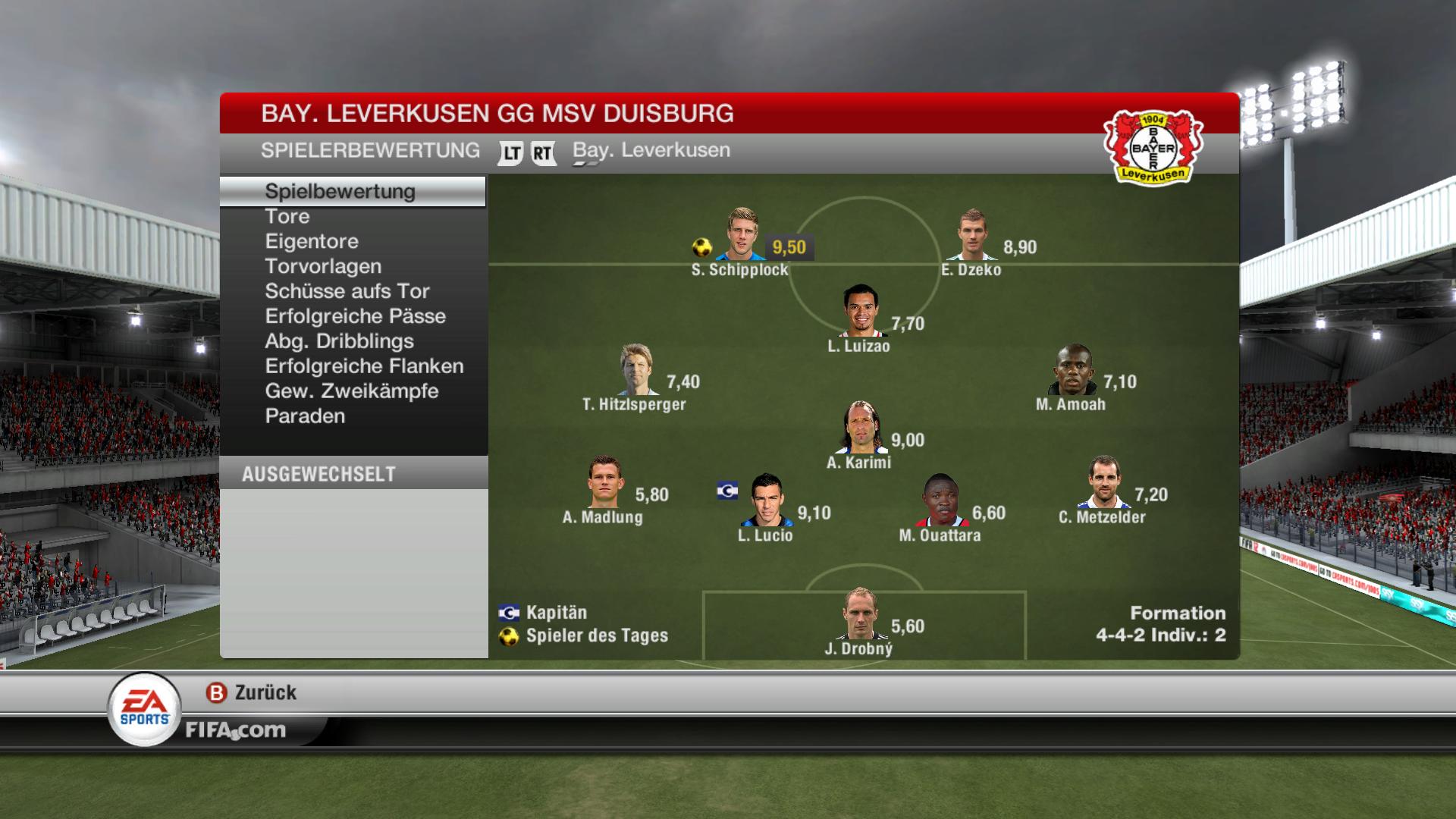
Task: Show Gew. Zweikämpfe statistics
Action: [352, 391]
